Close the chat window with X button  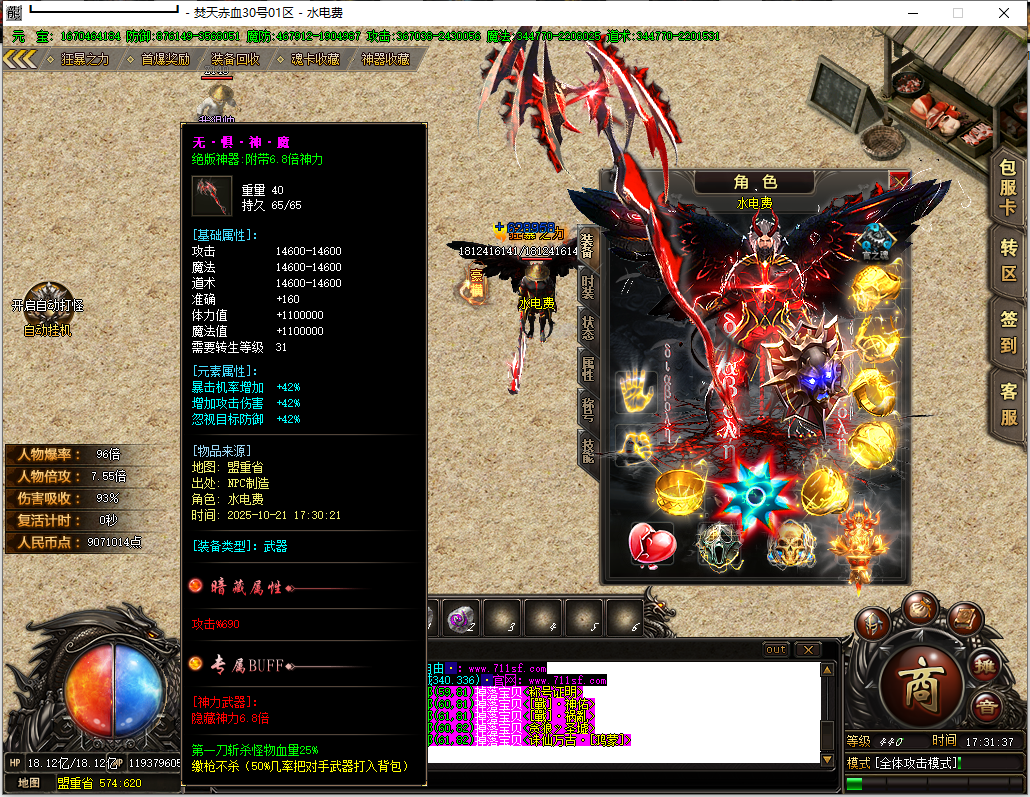(807, 650)
